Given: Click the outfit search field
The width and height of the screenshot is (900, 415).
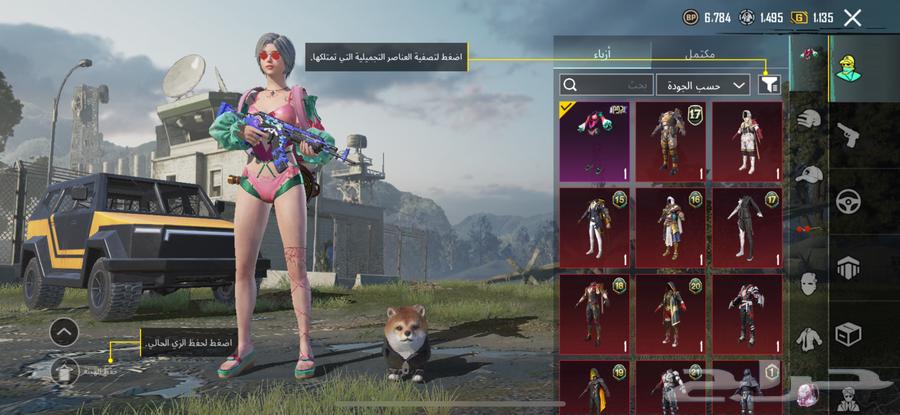Looking at the screenshot, I should click(603, 86).
